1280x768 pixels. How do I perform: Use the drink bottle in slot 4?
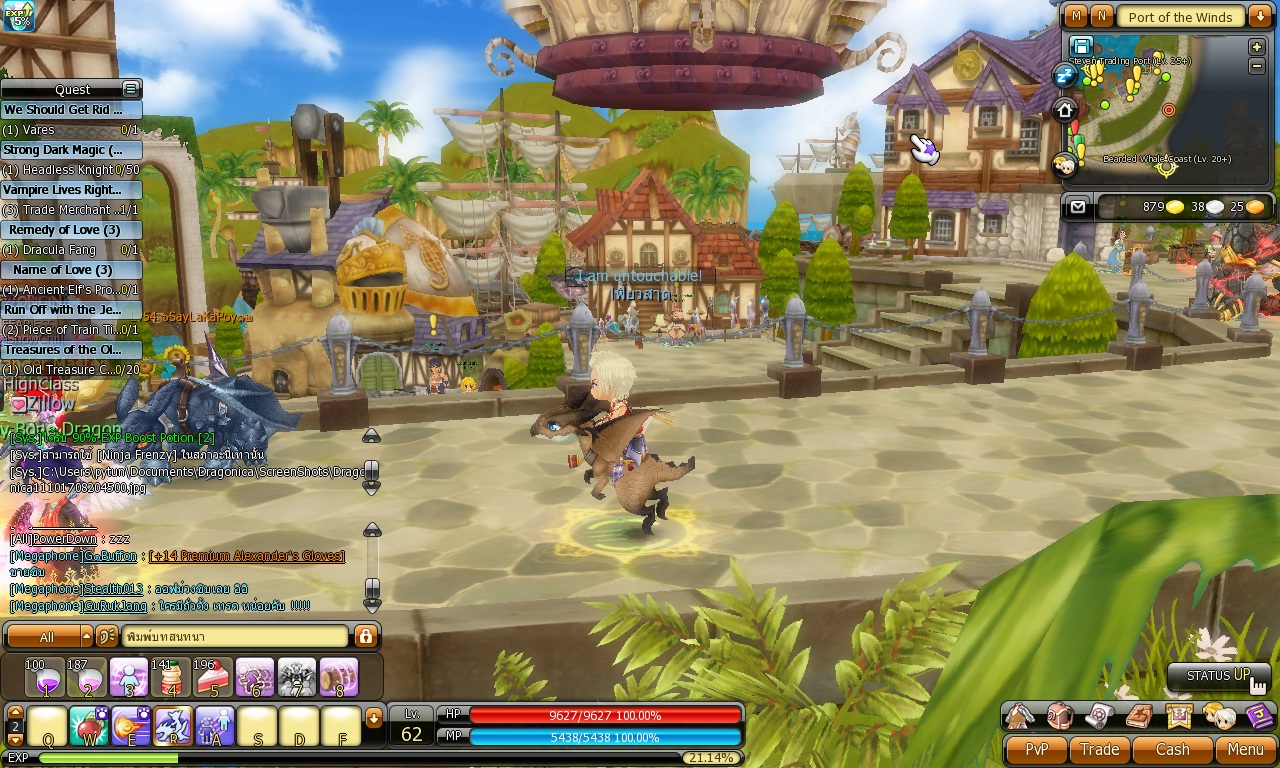point(170,678)
